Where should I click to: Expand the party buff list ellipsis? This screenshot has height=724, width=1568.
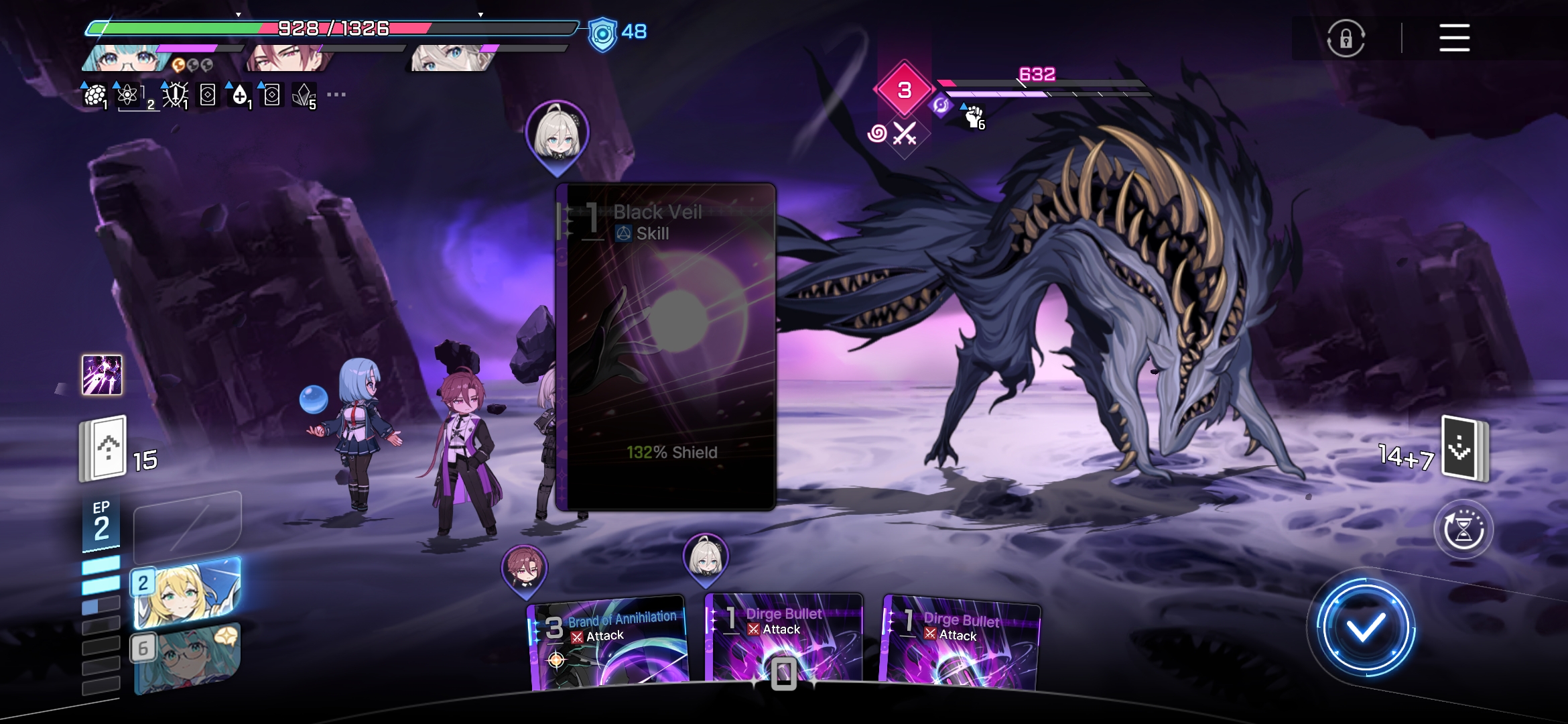pyautogui.click(x=336, y=95)
